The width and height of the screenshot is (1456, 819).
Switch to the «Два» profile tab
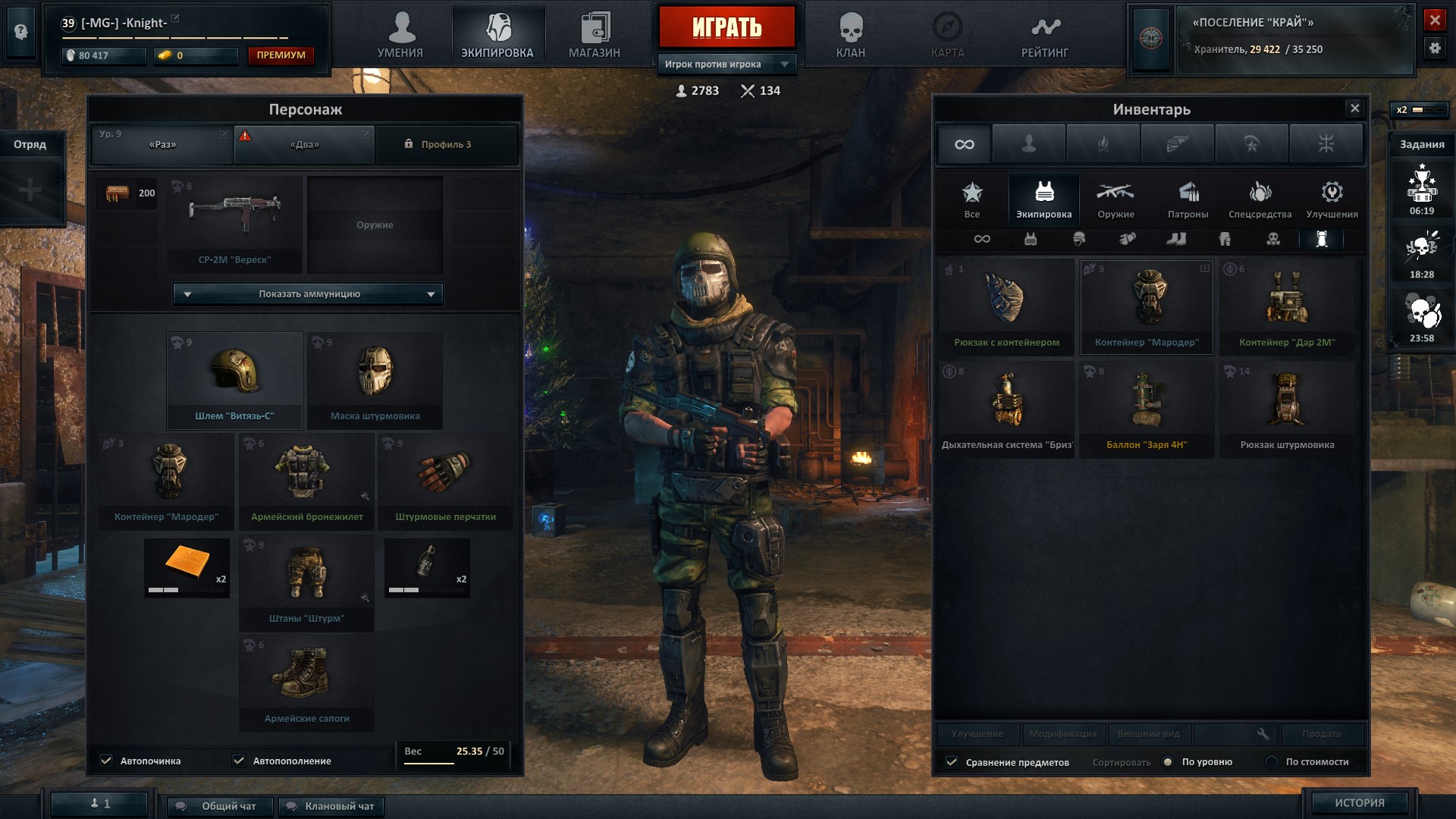pos(304,145)
